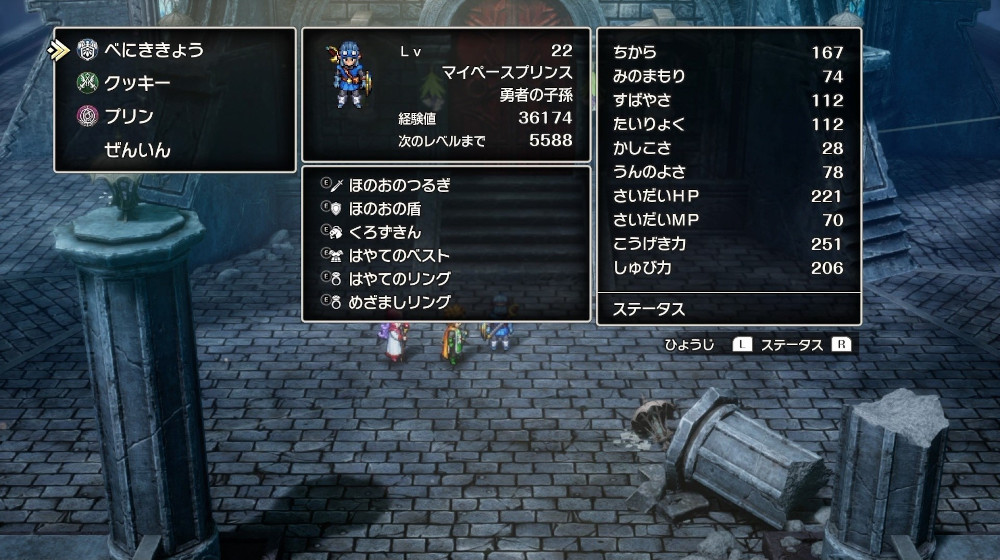Select party member べにききょう
The height and width of the screenshot is (560, 1000).
coord(153,50)
